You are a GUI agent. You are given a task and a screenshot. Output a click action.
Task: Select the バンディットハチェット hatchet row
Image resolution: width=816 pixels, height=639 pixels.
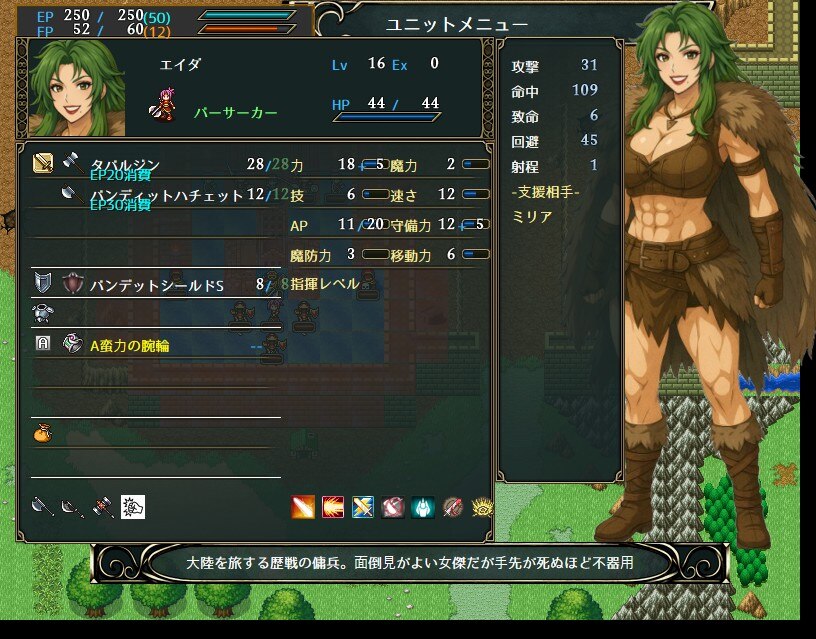tap(167, 196)
